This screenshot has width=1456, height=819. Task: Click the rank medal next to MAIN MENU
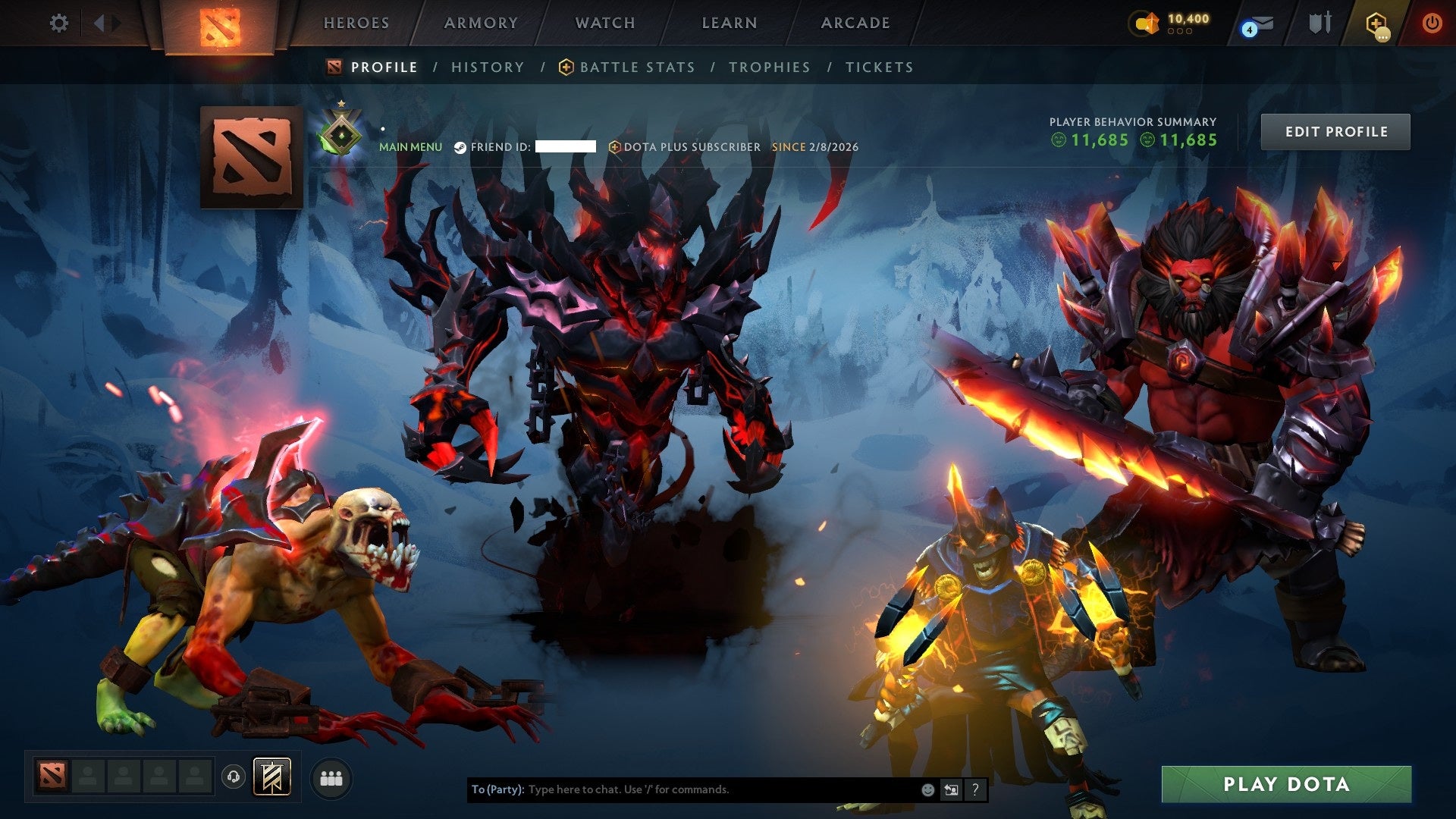(340, 135)
